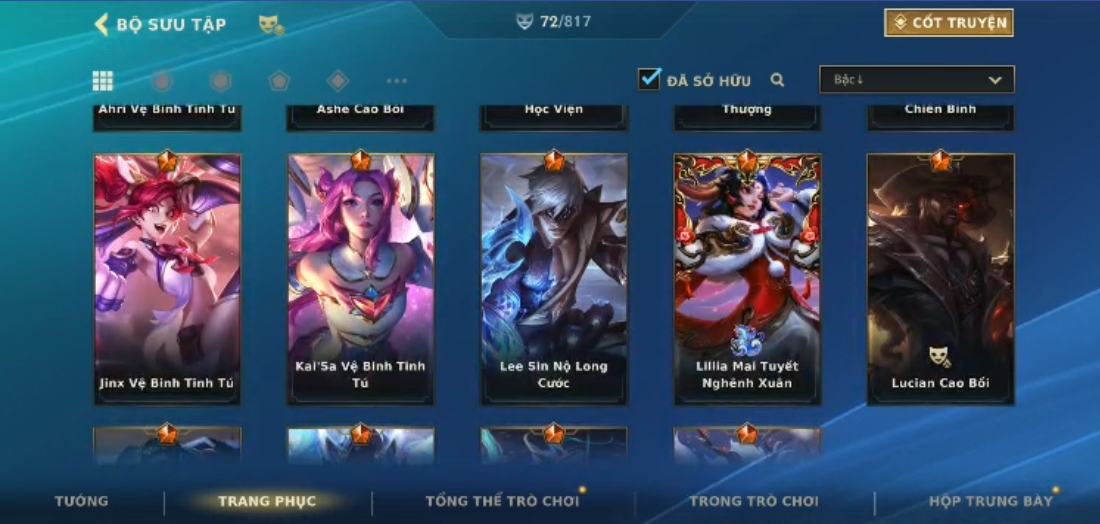This screenshot has height=524, width=1100.
Task: Click the theater masks icon beside title
Action: 270,24
